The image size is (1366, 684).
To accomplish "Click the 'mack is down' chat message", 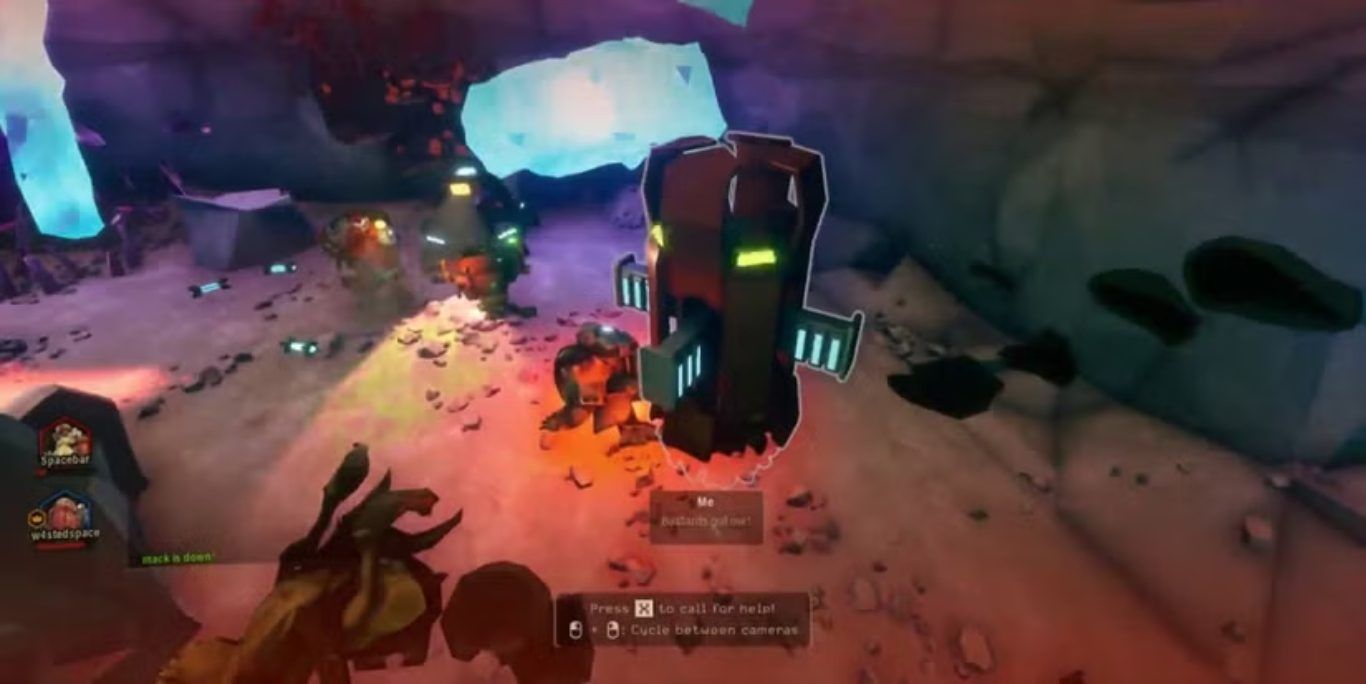I will 177,558.
